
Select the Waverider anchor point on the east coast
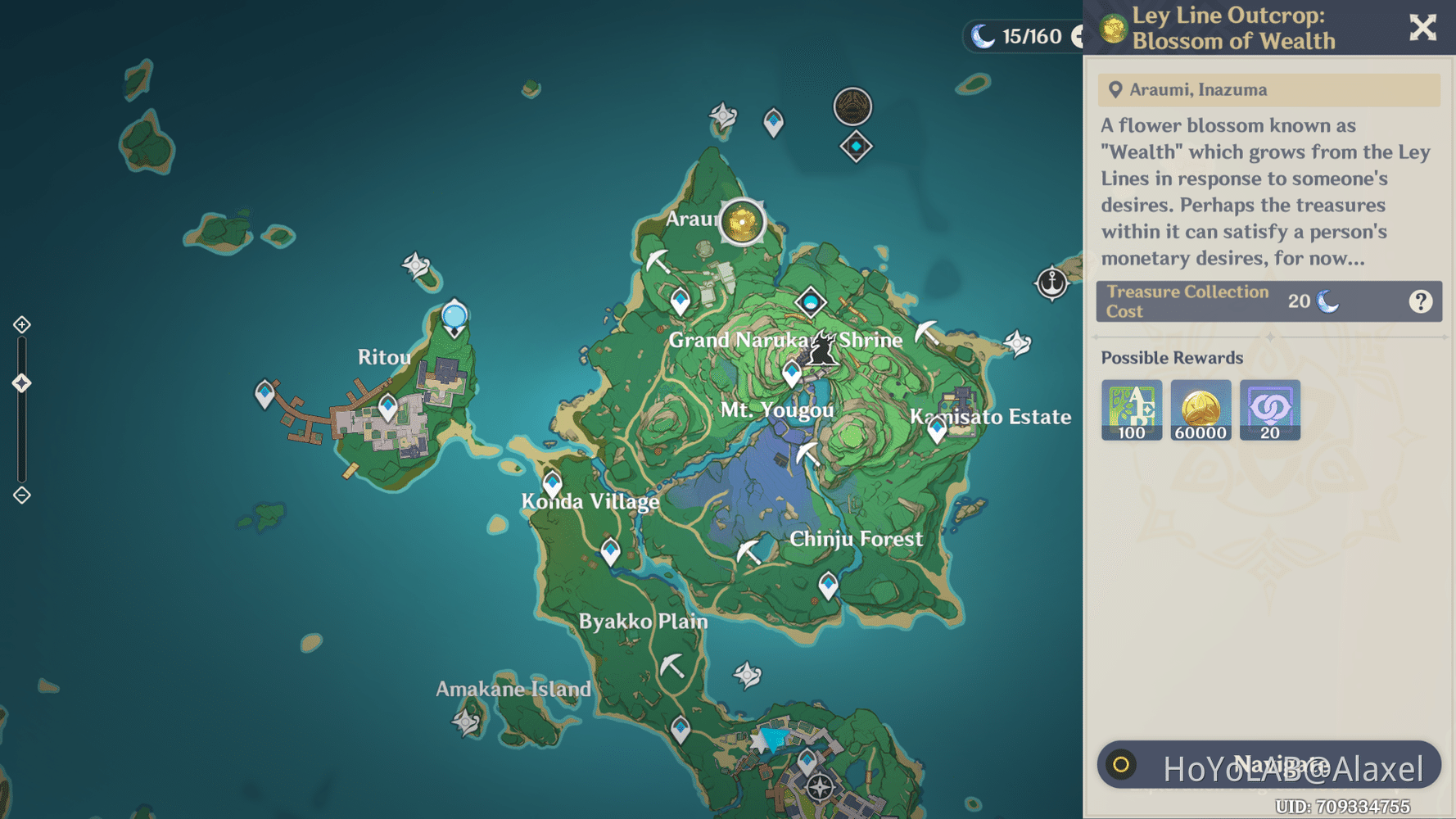coord(1052,282)
